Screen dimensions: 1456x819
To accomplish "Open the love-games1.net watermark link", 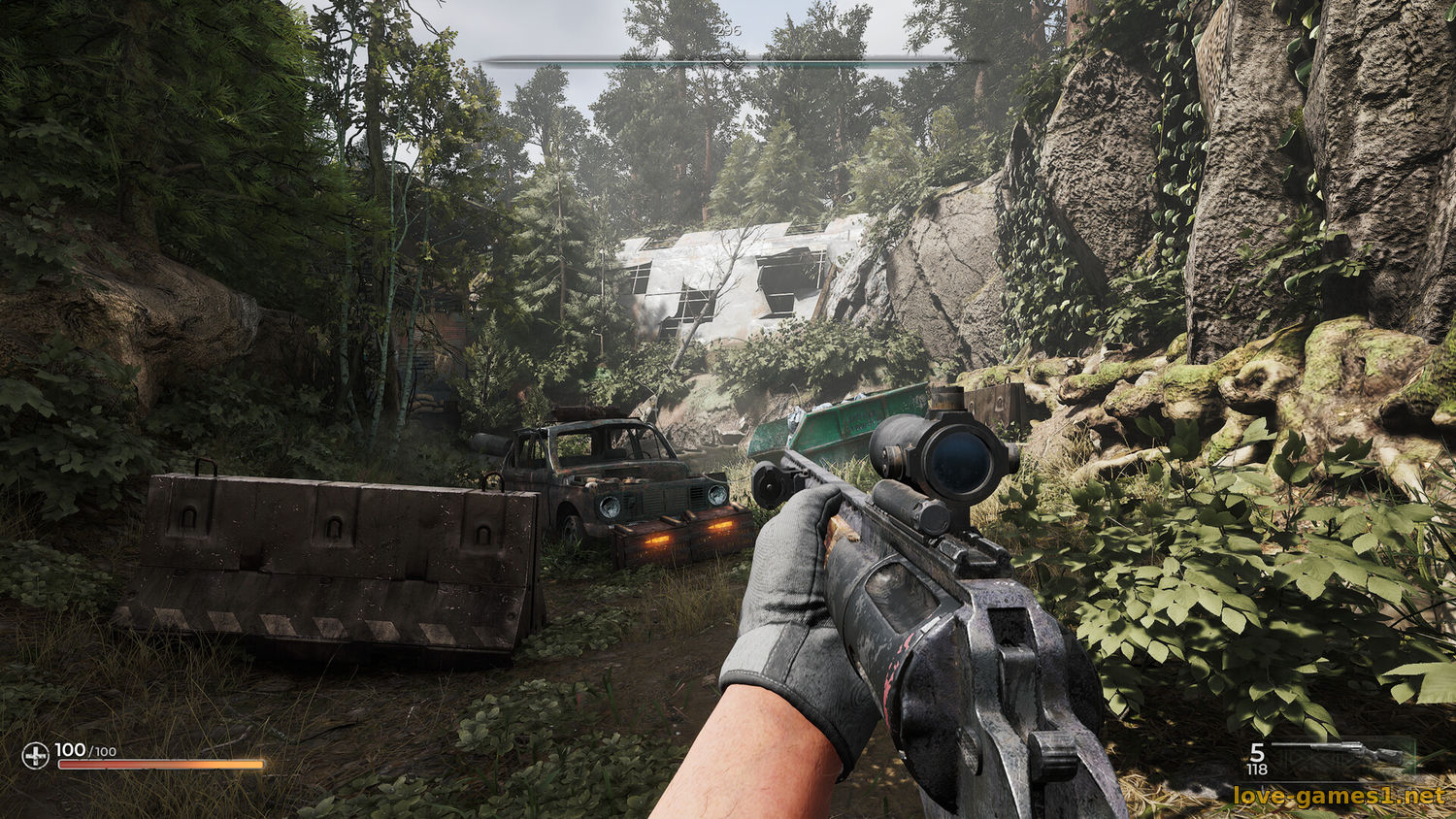I will (1339, 797).
